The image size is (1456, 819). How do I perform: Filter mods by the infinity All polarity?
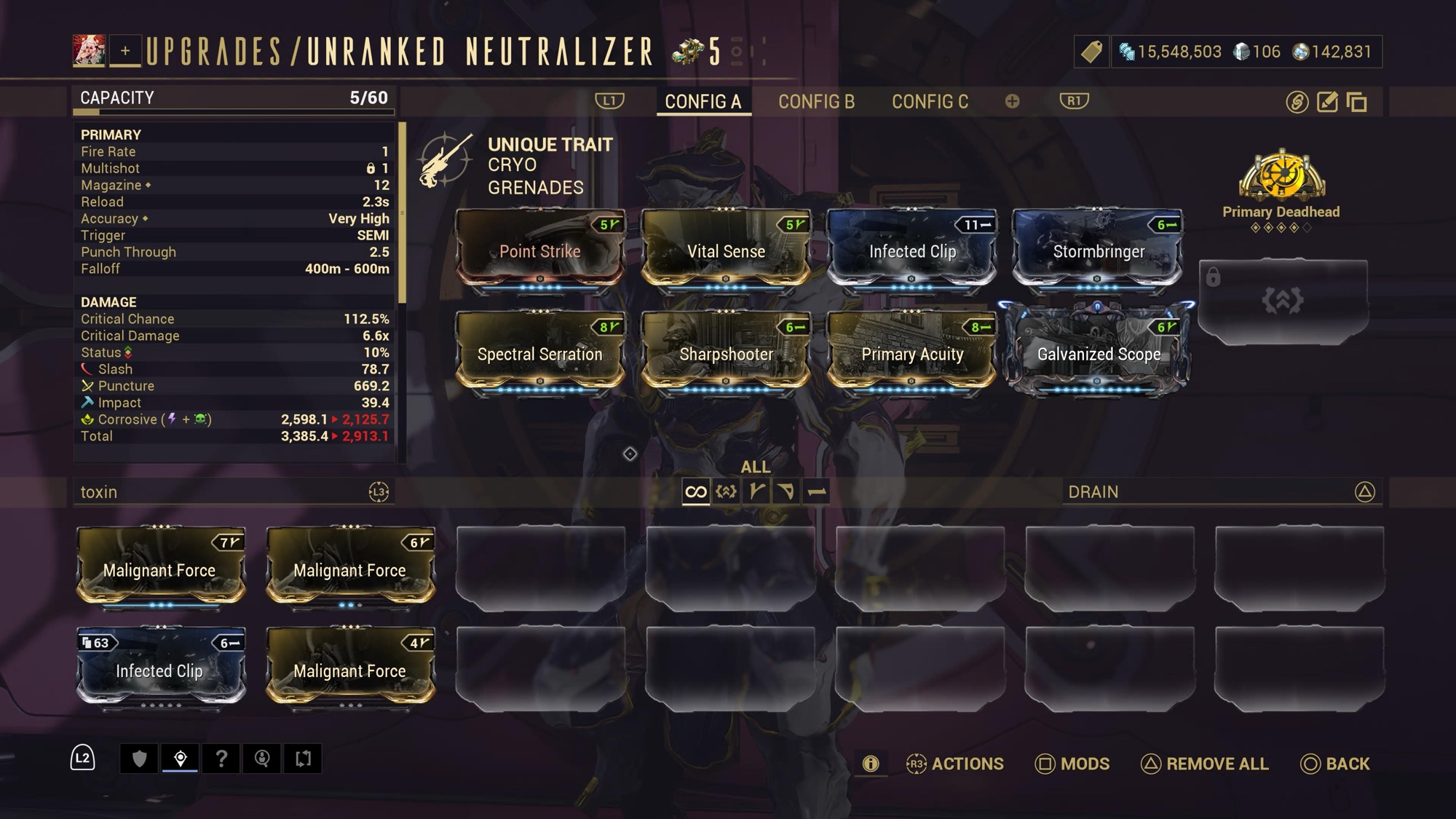(x=695, y=492)
